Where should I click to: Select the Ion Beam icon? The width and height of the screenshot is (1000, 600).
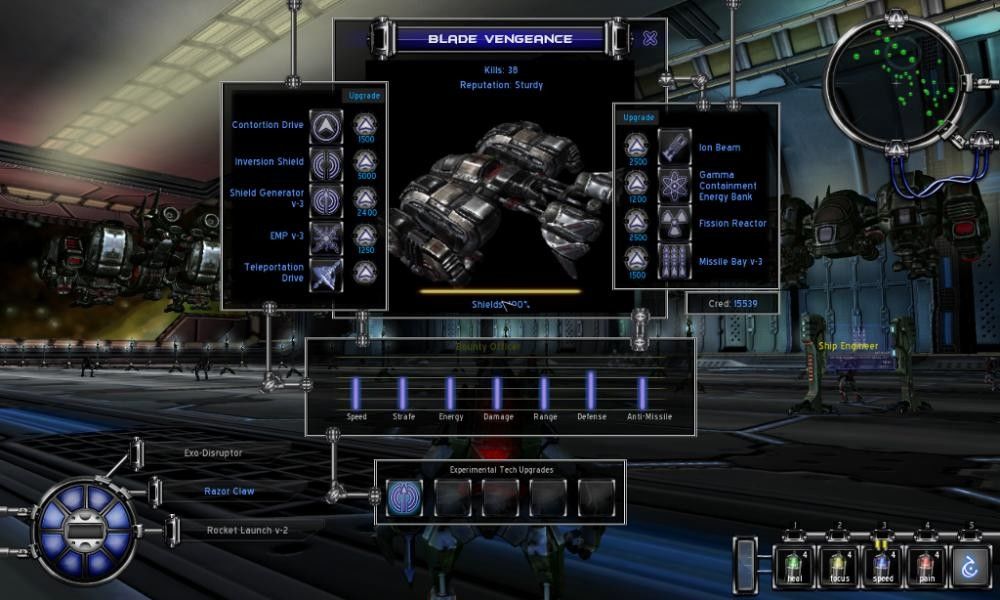674,146
